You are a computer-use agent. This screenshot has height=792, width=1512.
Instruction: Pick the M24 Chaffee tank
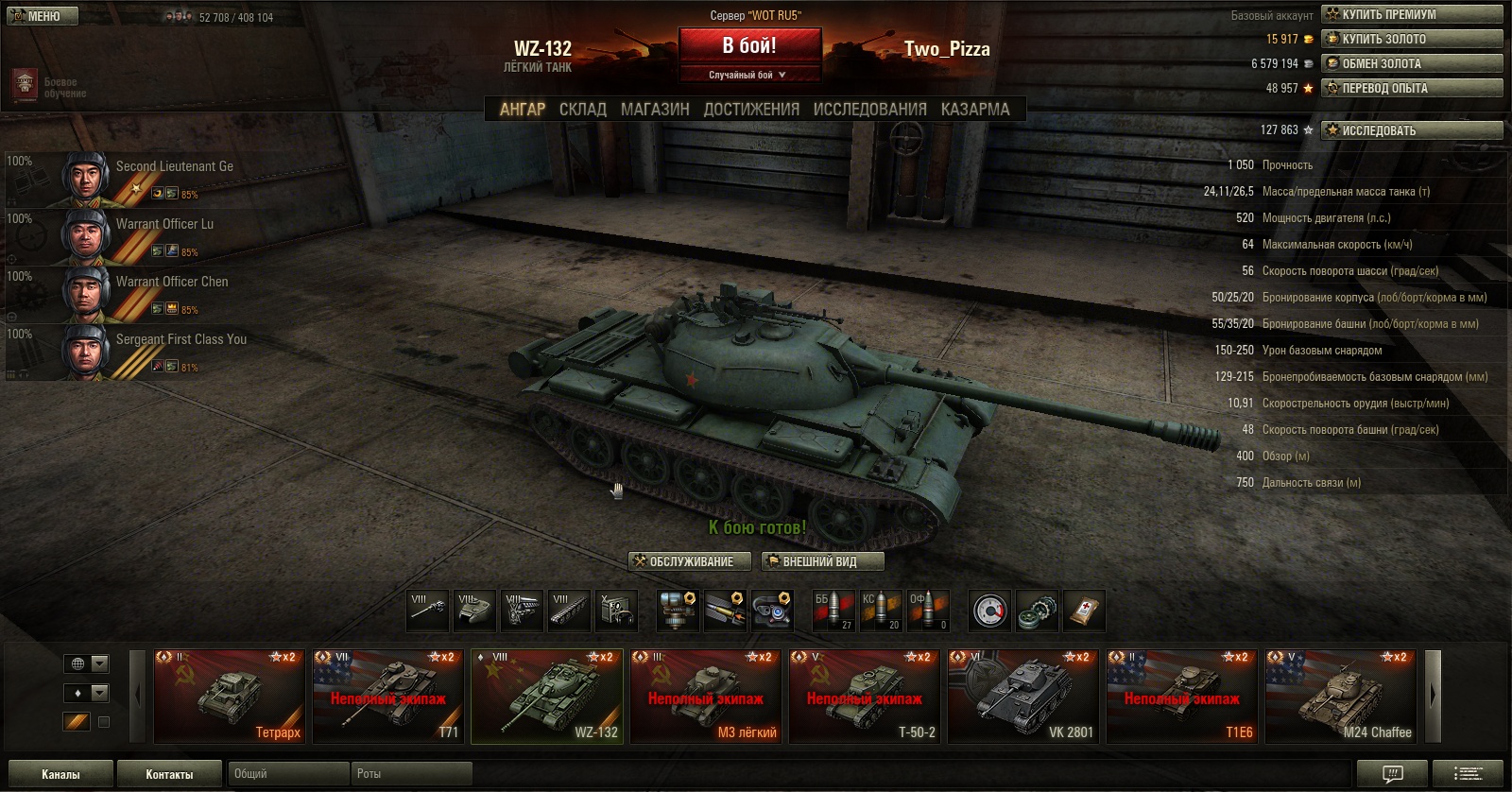1342,696
